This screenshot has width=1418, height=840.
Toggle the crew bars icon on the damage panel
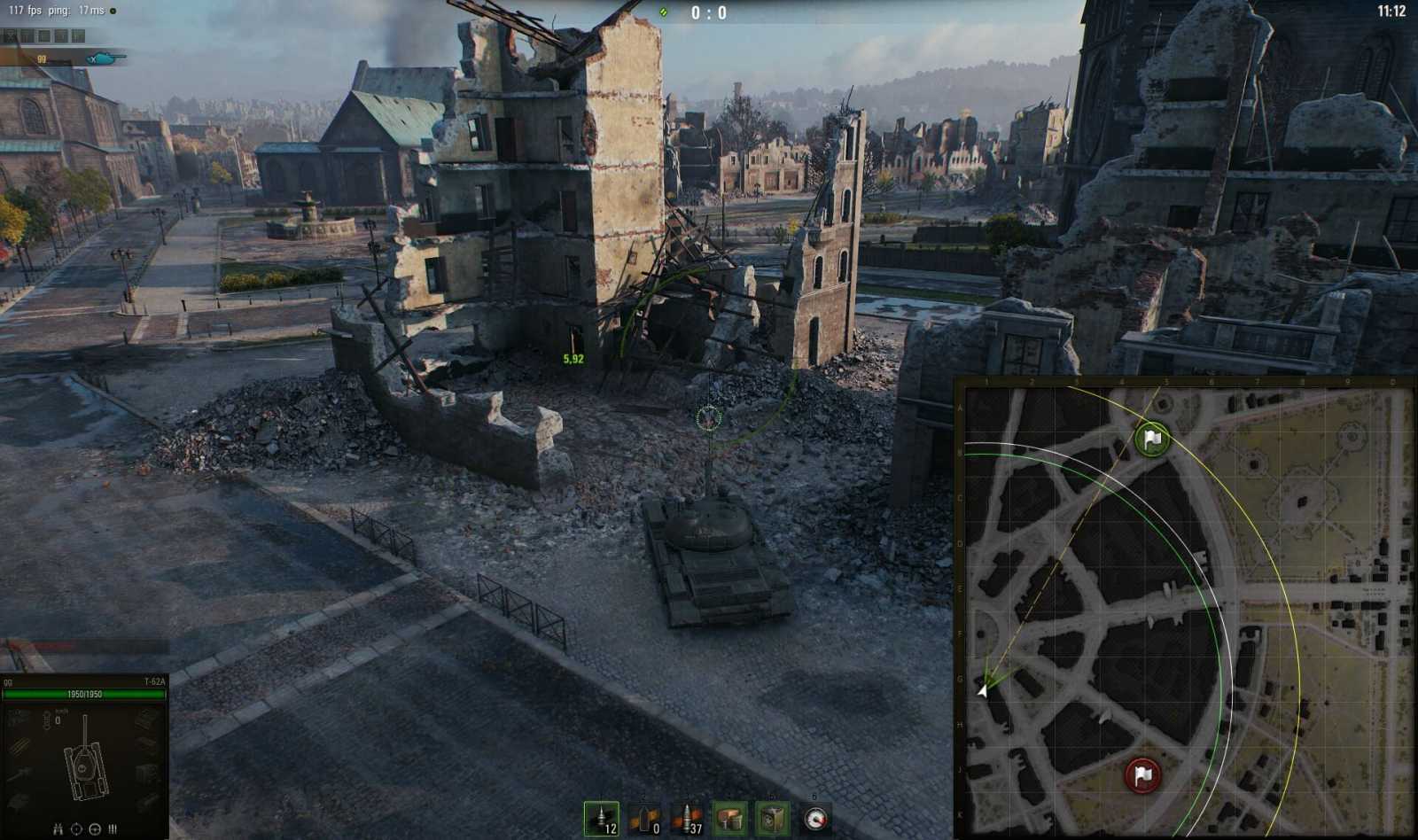click(112, 829)
